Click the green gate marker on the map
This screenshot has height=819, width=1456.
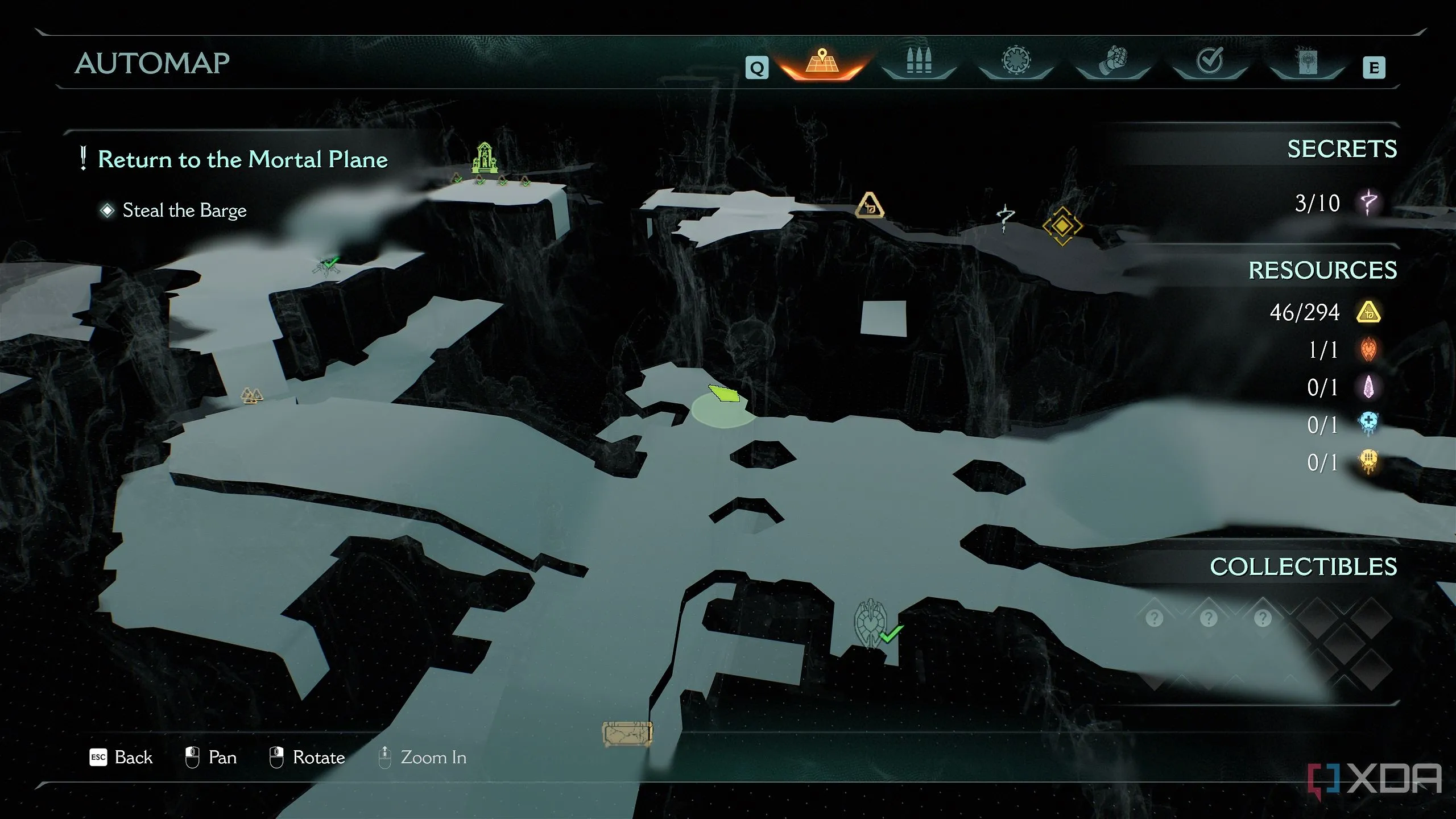(x=485, y=158)
